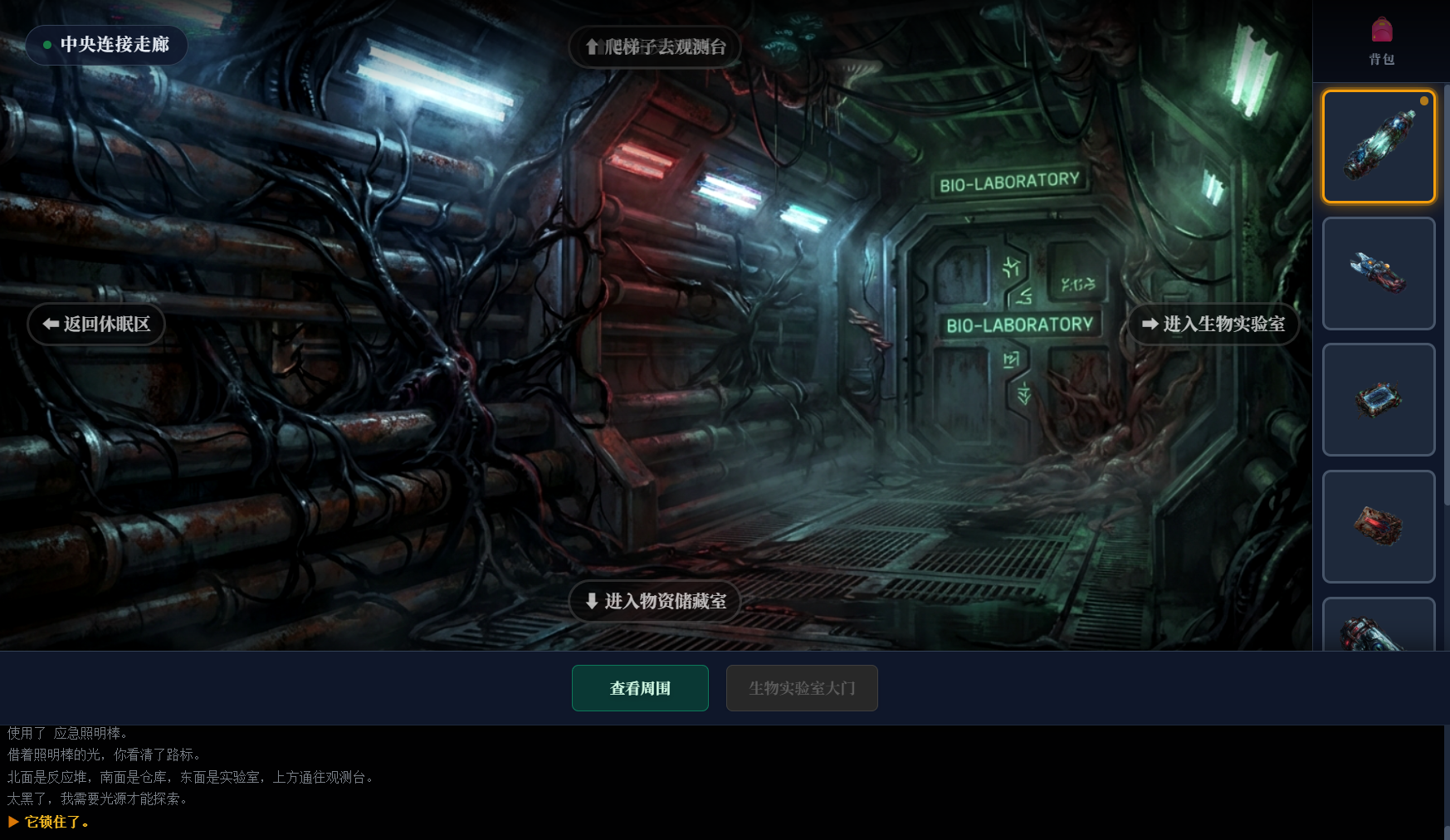1450x840 pixels.
Task: Choose the red-glowing rusty device slot
Action: (1379, 526)
